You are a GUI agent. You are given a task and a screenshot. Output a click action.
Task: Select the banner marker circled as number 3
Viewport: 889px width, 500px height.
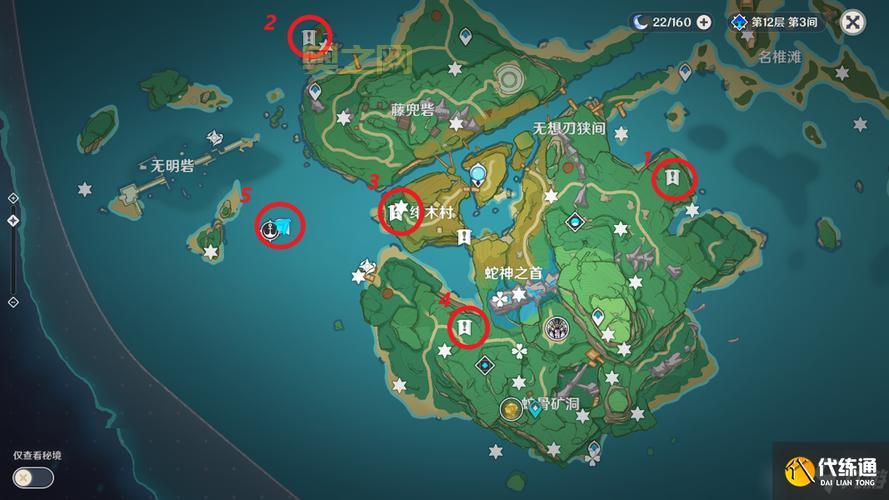click(x=397, y=211)
